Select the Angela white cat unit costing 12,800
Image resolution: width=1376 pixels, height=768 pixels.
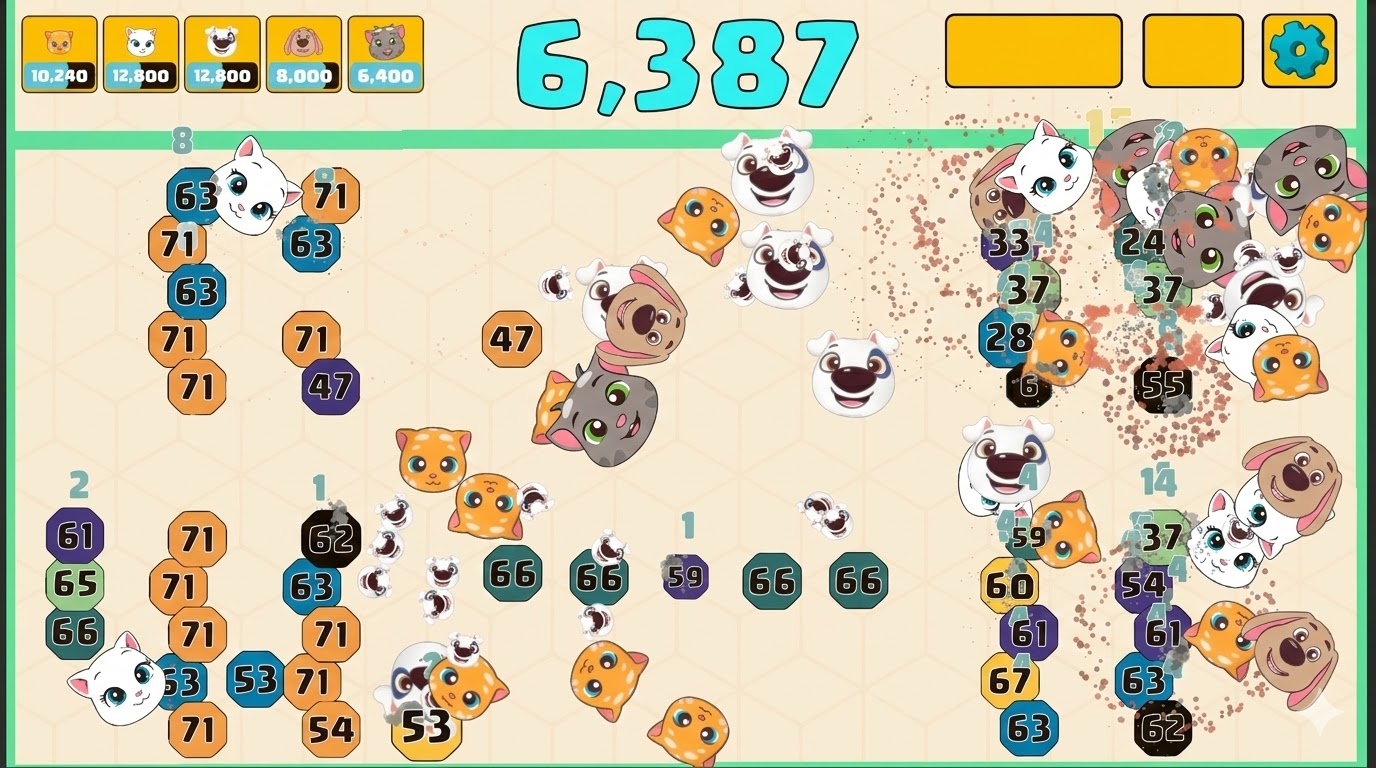tap(138, 50)
